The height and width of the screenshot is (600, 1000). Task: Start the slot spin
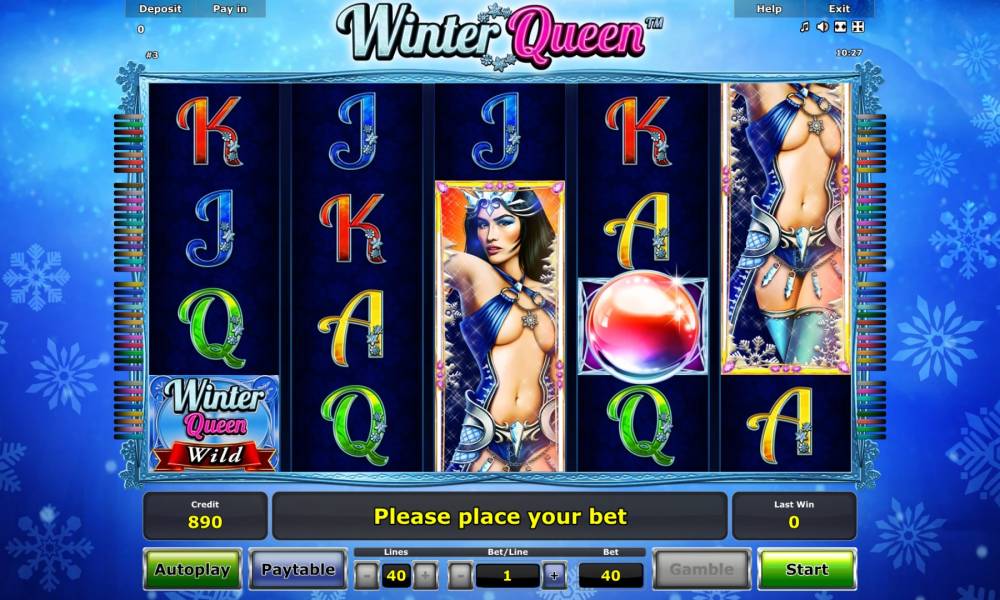[806, 569]
